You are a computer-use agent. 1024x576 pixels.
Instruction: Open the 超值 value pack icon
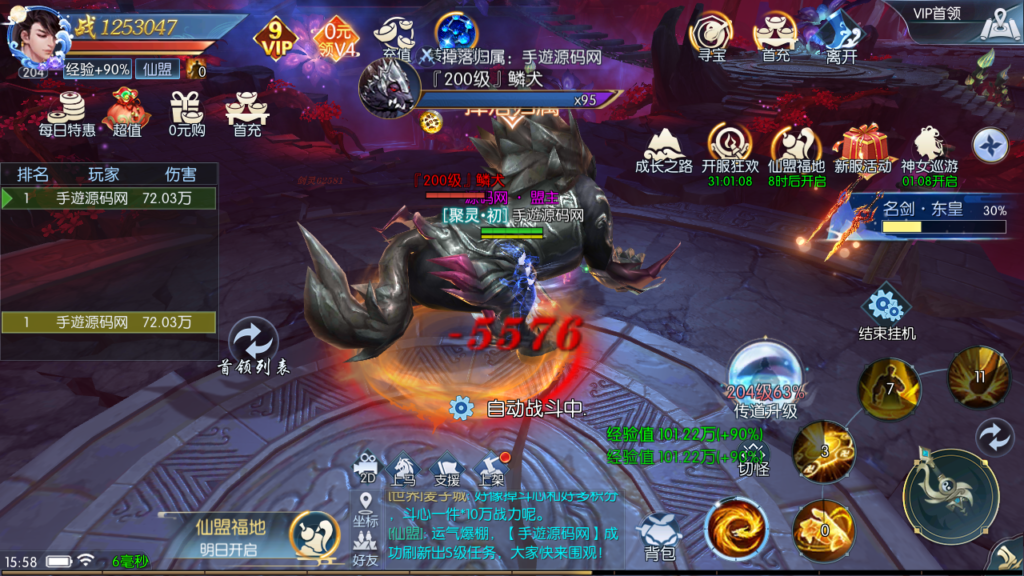tap(127, 109)
